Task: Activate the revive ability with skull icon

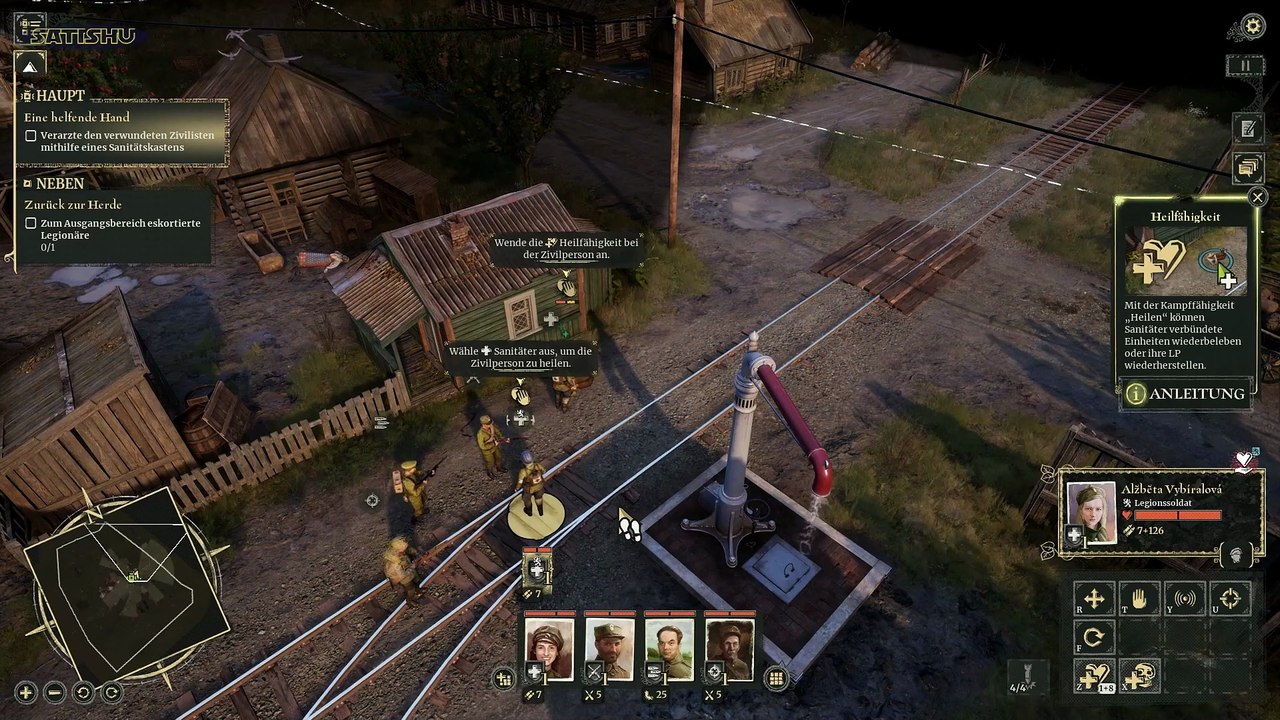Action: click(1139, 677)
